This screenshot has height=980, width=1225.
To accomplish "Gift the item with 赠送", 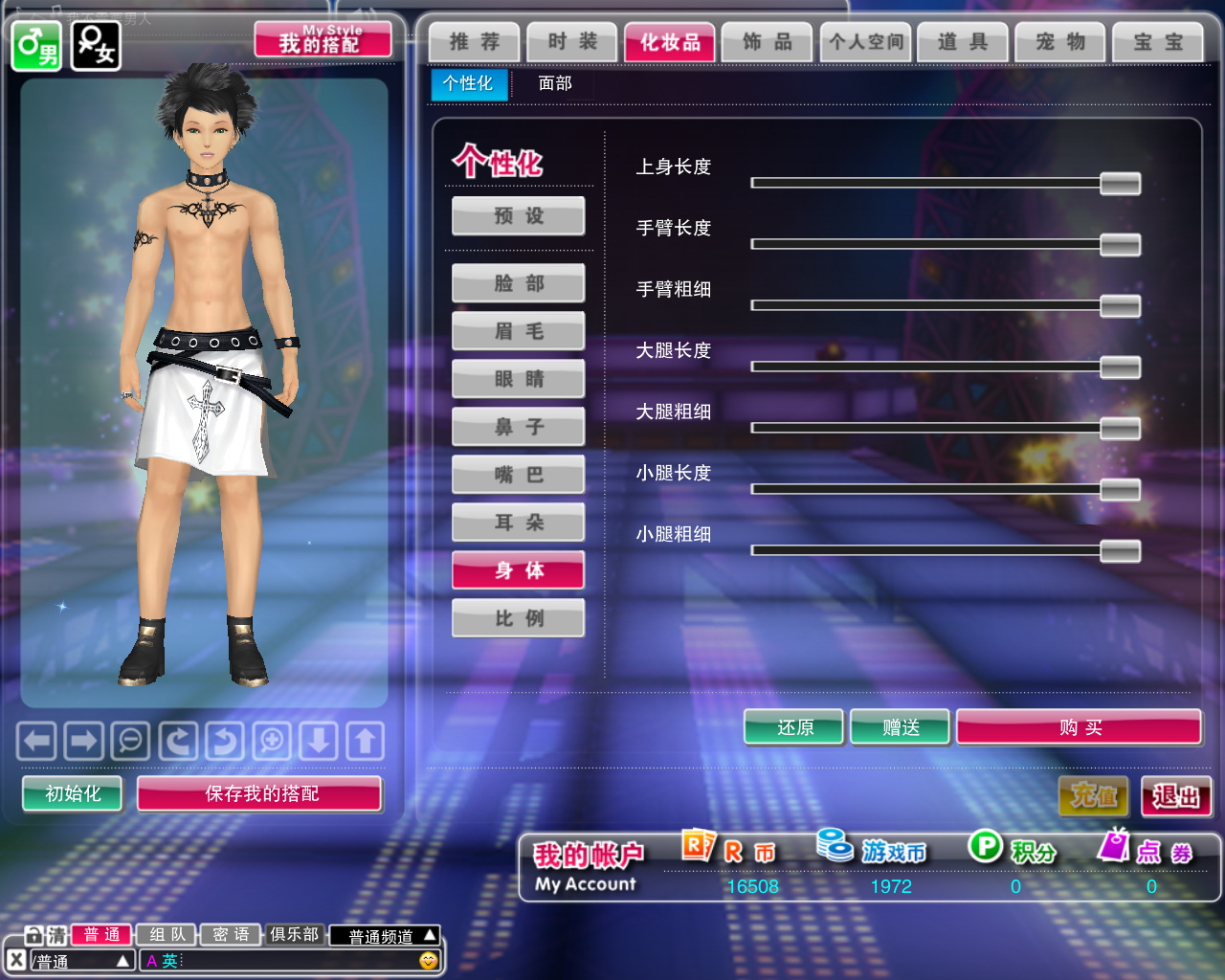I will coord(901,727).
